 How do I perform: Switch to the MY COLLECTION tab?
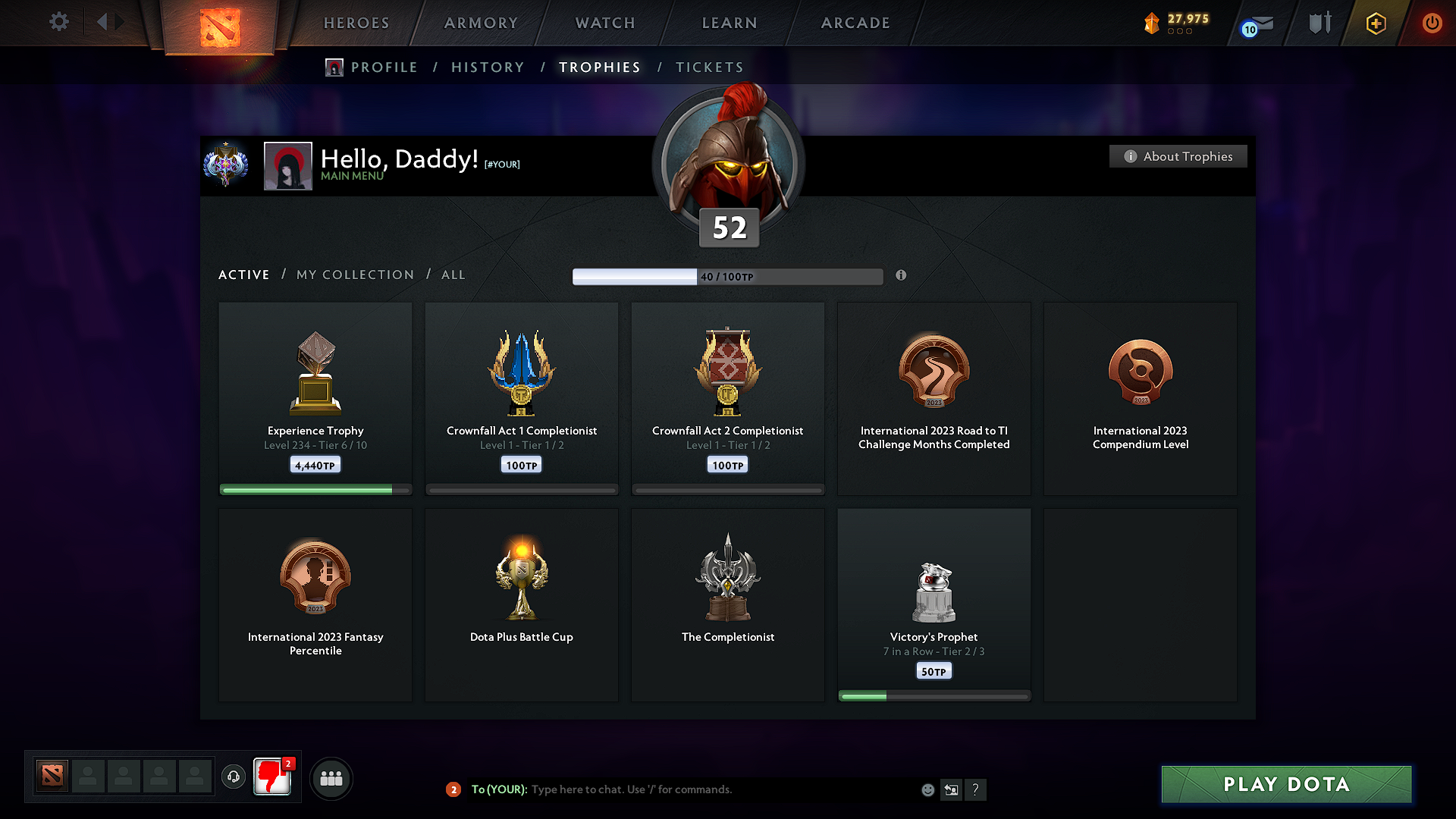pos(354,275)
